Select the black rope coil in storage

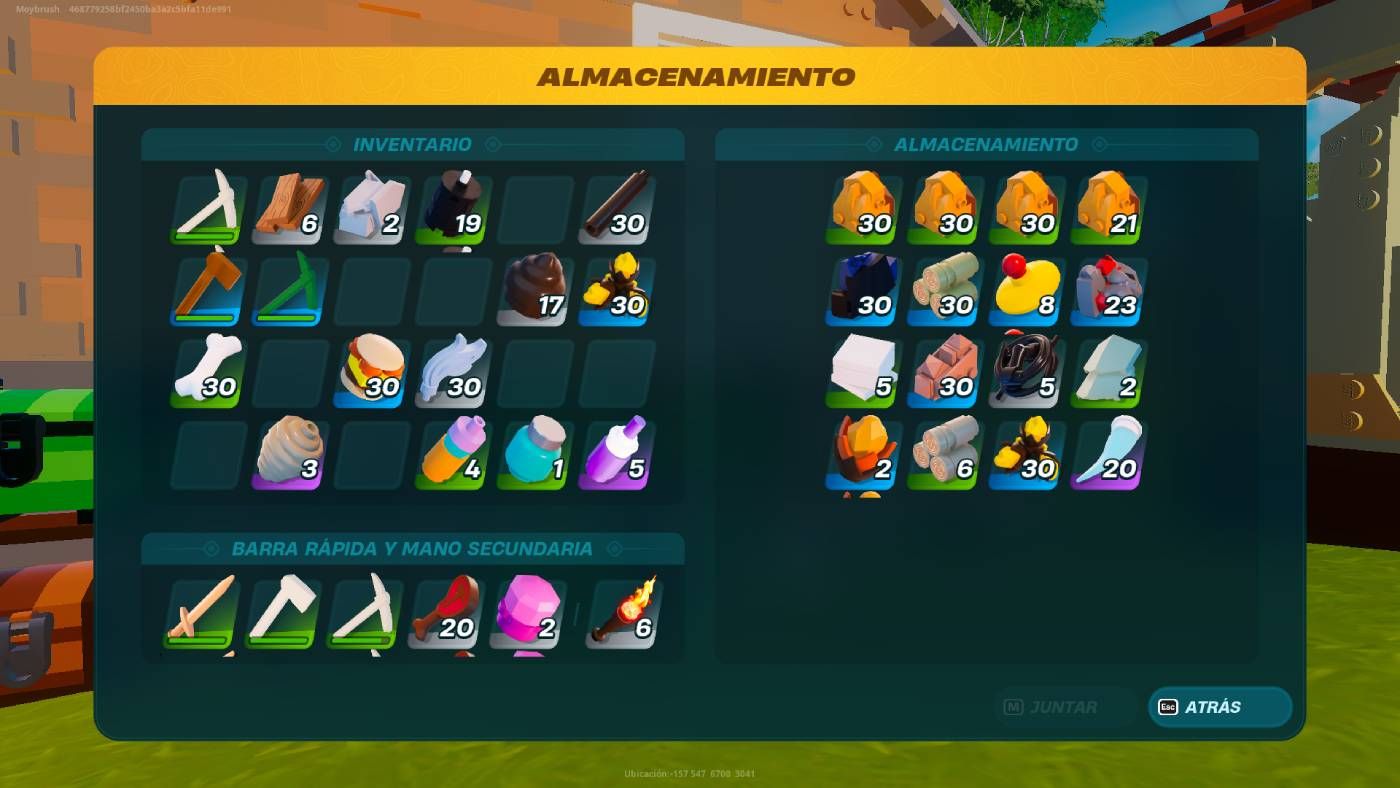1025,371
